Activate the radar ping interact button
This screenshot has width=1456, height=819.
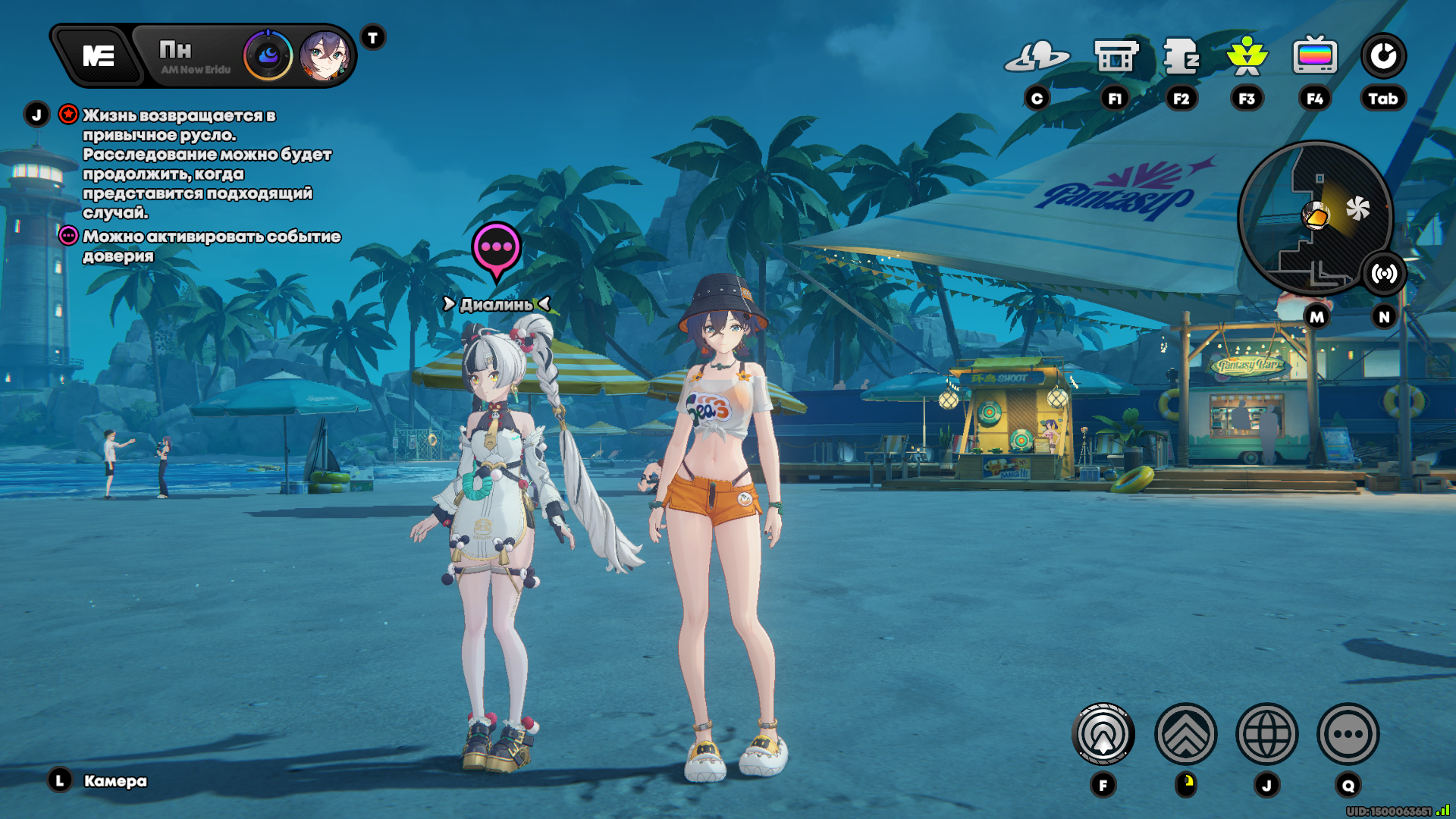tap(1103, 734)
